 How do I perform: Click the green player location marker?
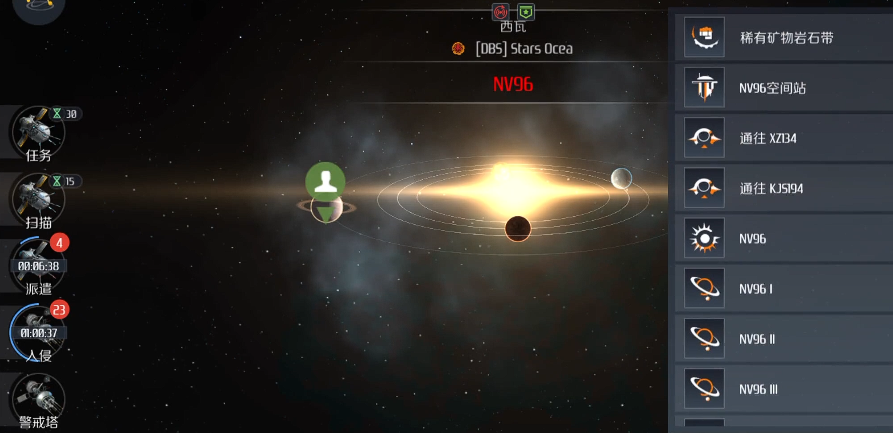click(x=325, y=182)
